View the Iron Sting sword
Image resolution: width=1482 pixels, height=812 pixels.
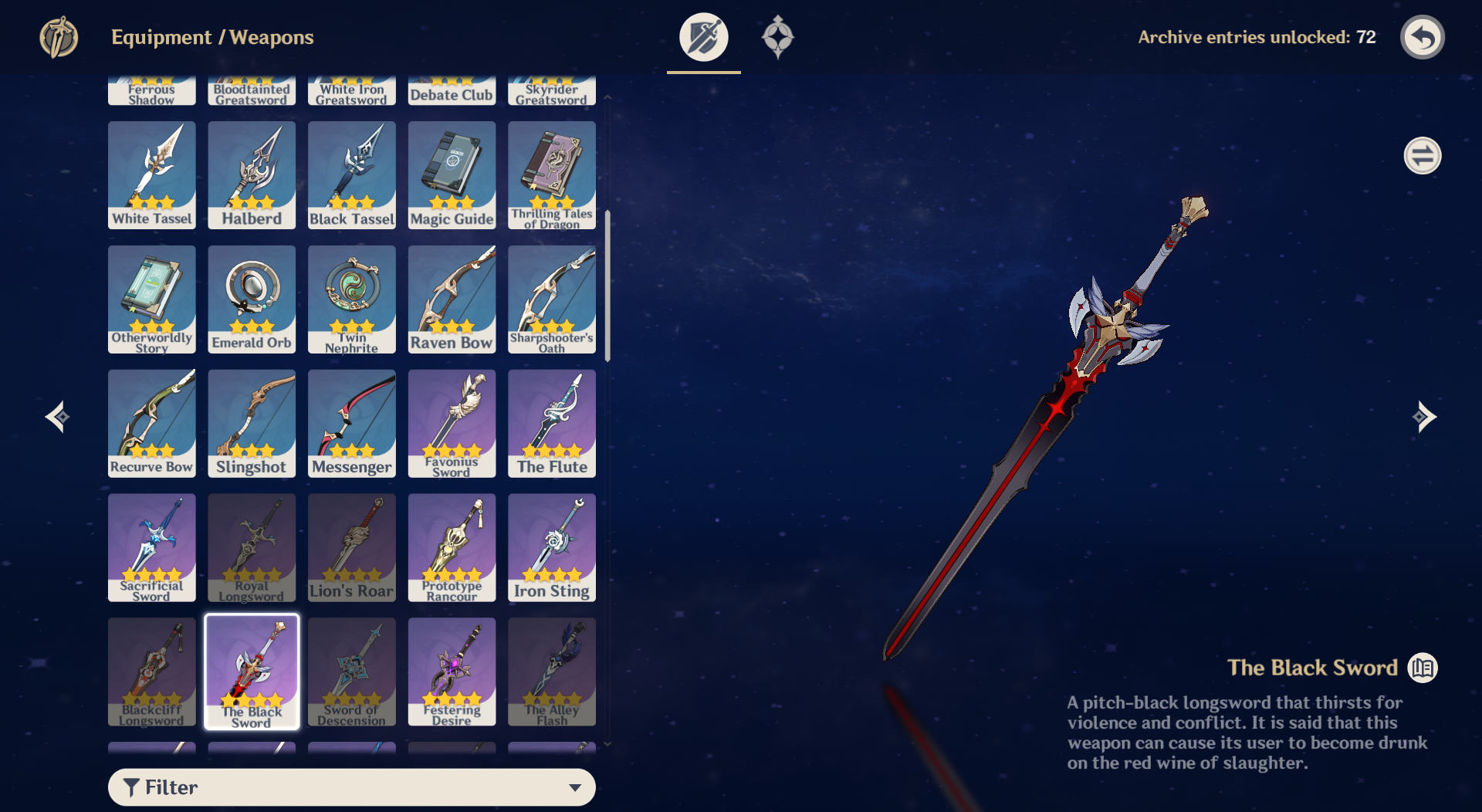(552, 547)
